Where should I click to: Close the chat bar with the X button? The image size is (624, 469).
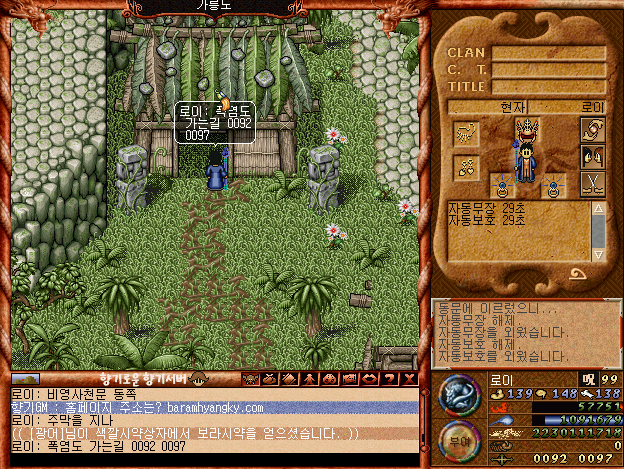[410, 378]
